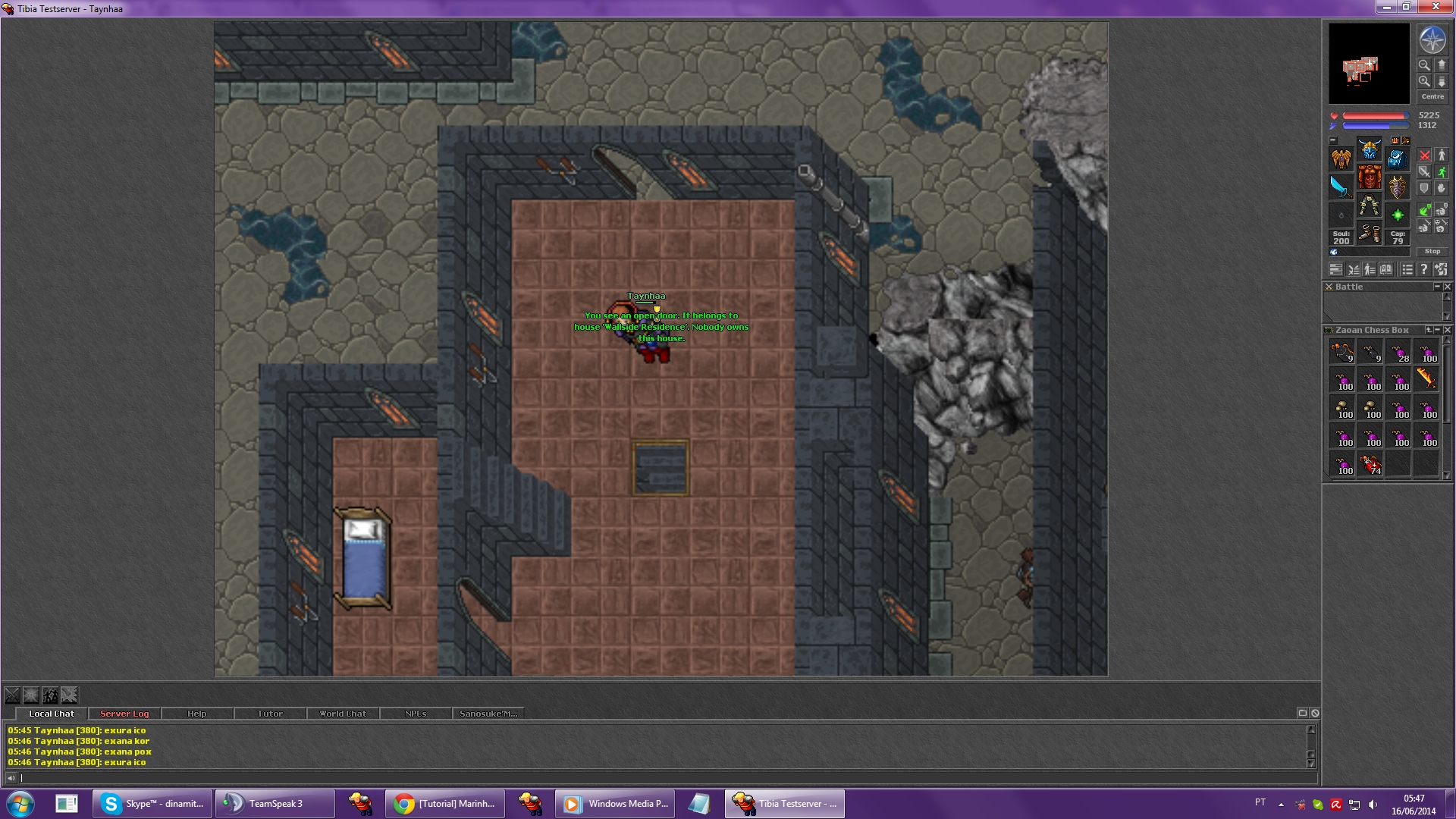Open the blue backpack equipment slot

(x=1397, y=158)
